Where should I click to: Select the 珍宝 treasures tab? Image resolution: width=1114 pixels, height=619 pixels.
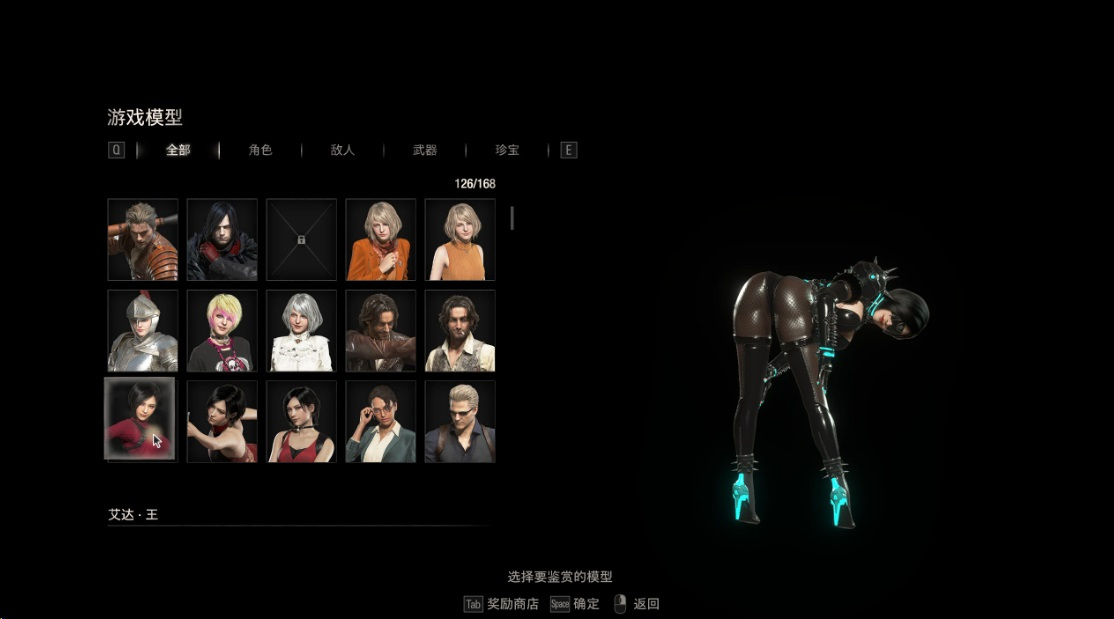[x=507, y=150]
